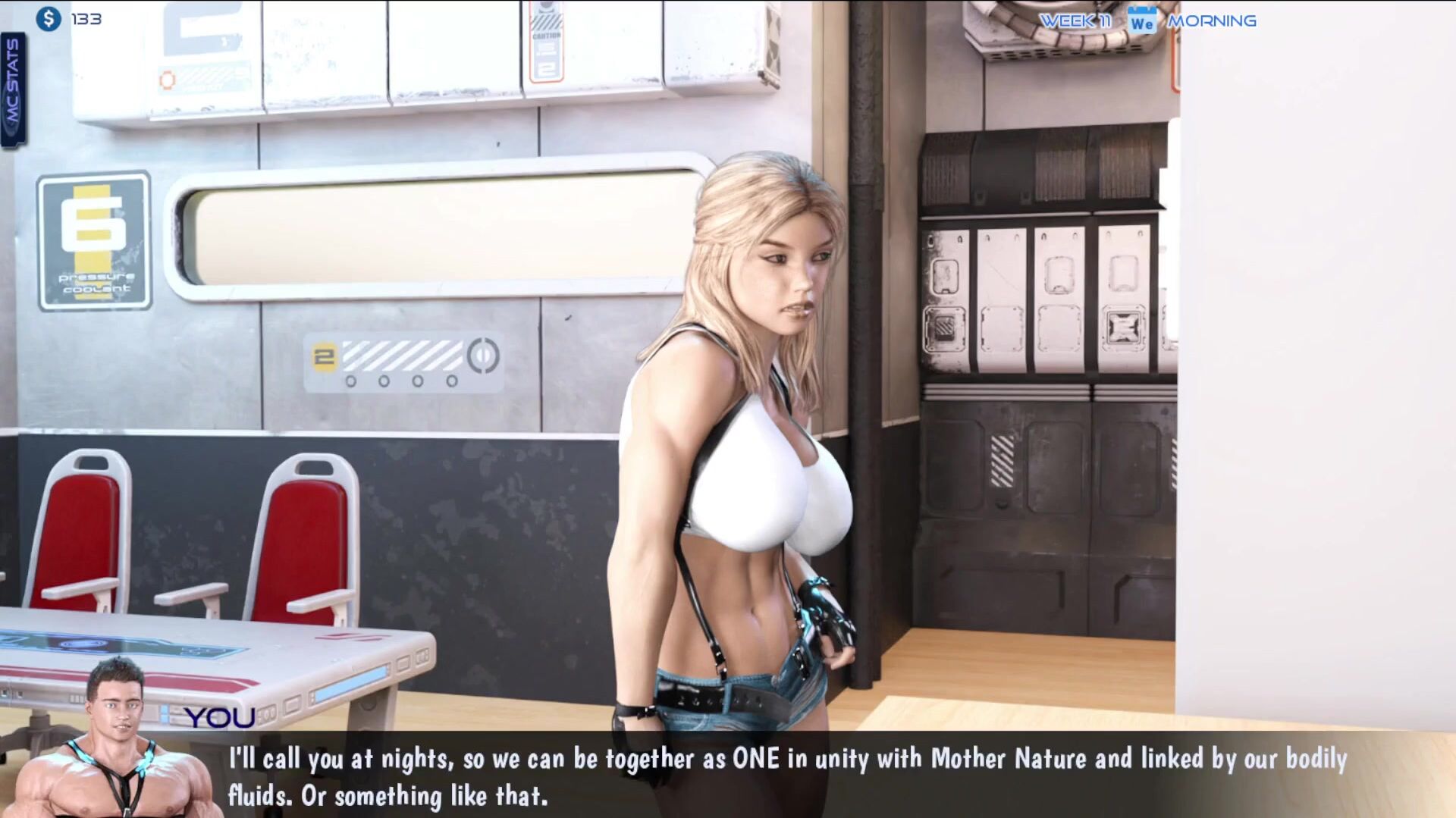
Task: Click the dollar money icon
Action: pos(49,19)
